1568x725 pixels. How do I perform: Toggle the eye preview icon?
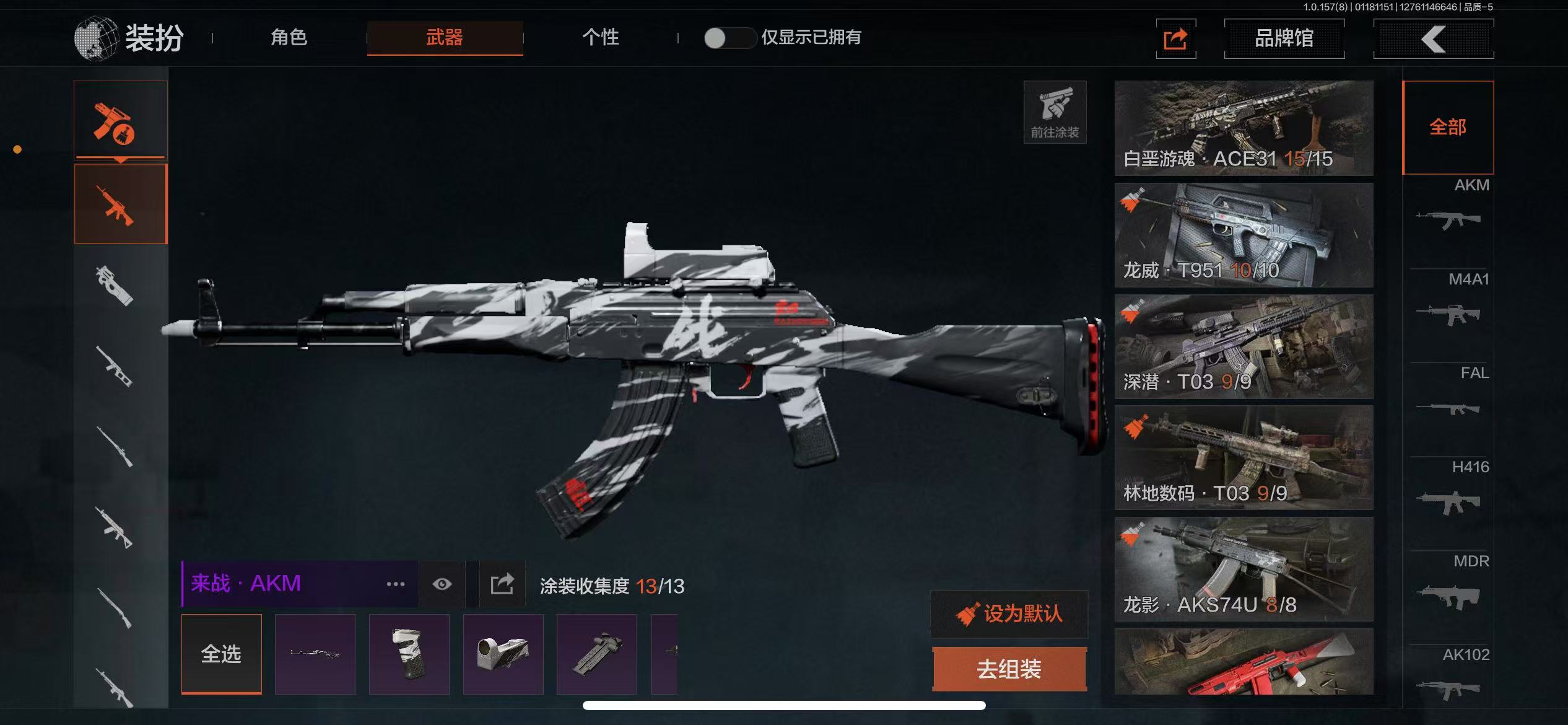point(442,584)
